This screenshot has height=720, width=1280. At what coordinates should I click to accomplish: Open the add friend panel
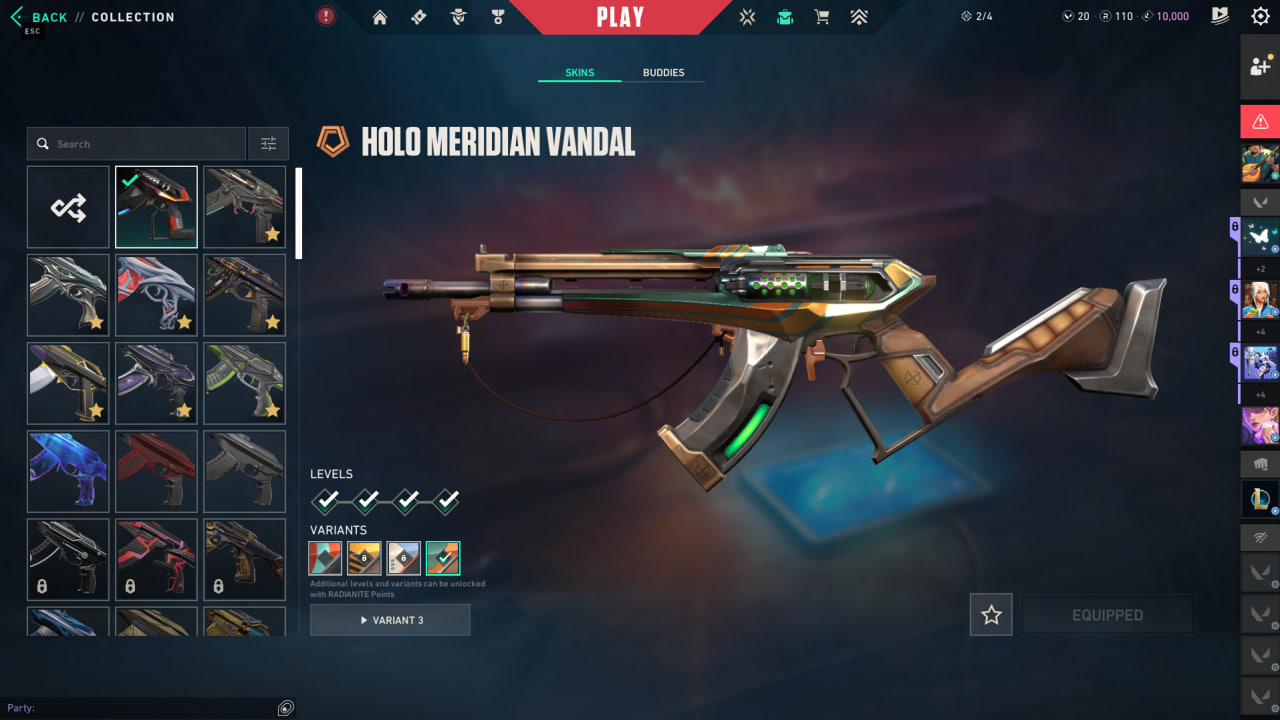point(1260,67)
